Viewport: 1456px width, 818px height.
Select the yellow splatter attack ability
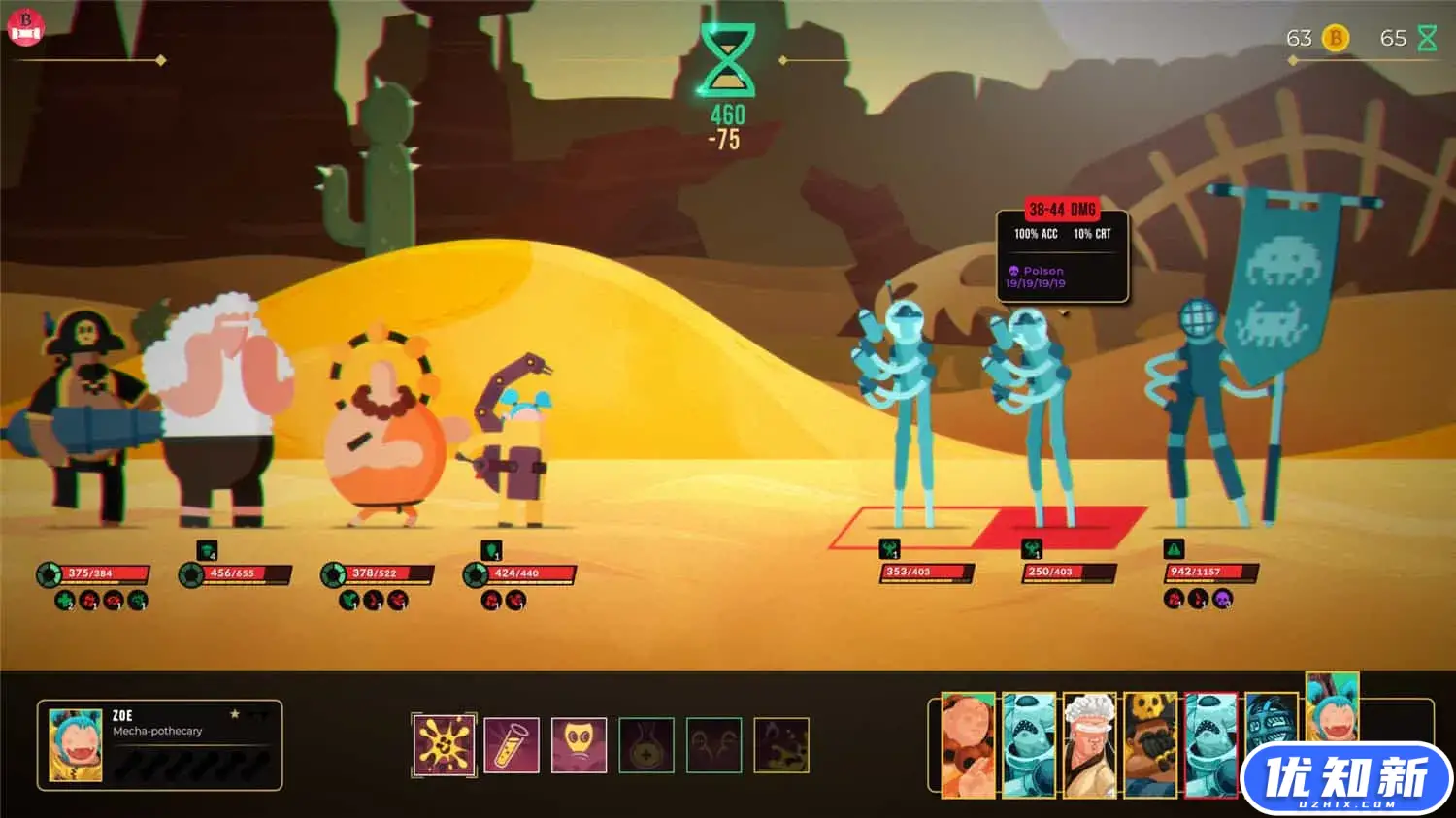pyautogui.click(x=444, y=745)
